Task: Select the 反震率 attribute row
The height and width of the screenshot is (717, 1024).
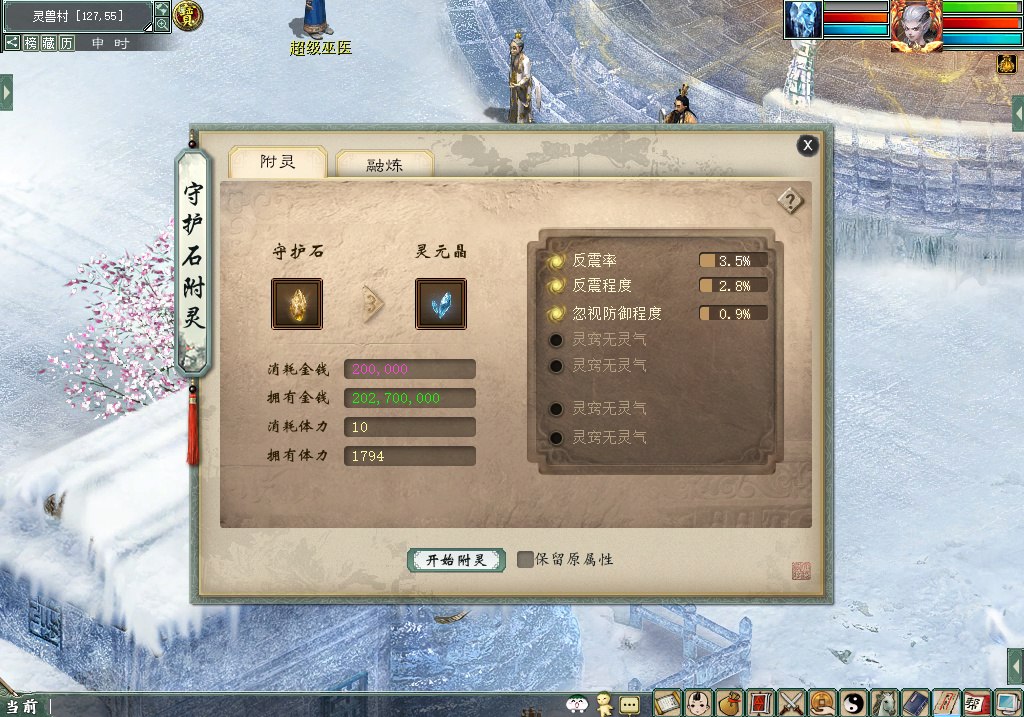Action: click(595, 260)
